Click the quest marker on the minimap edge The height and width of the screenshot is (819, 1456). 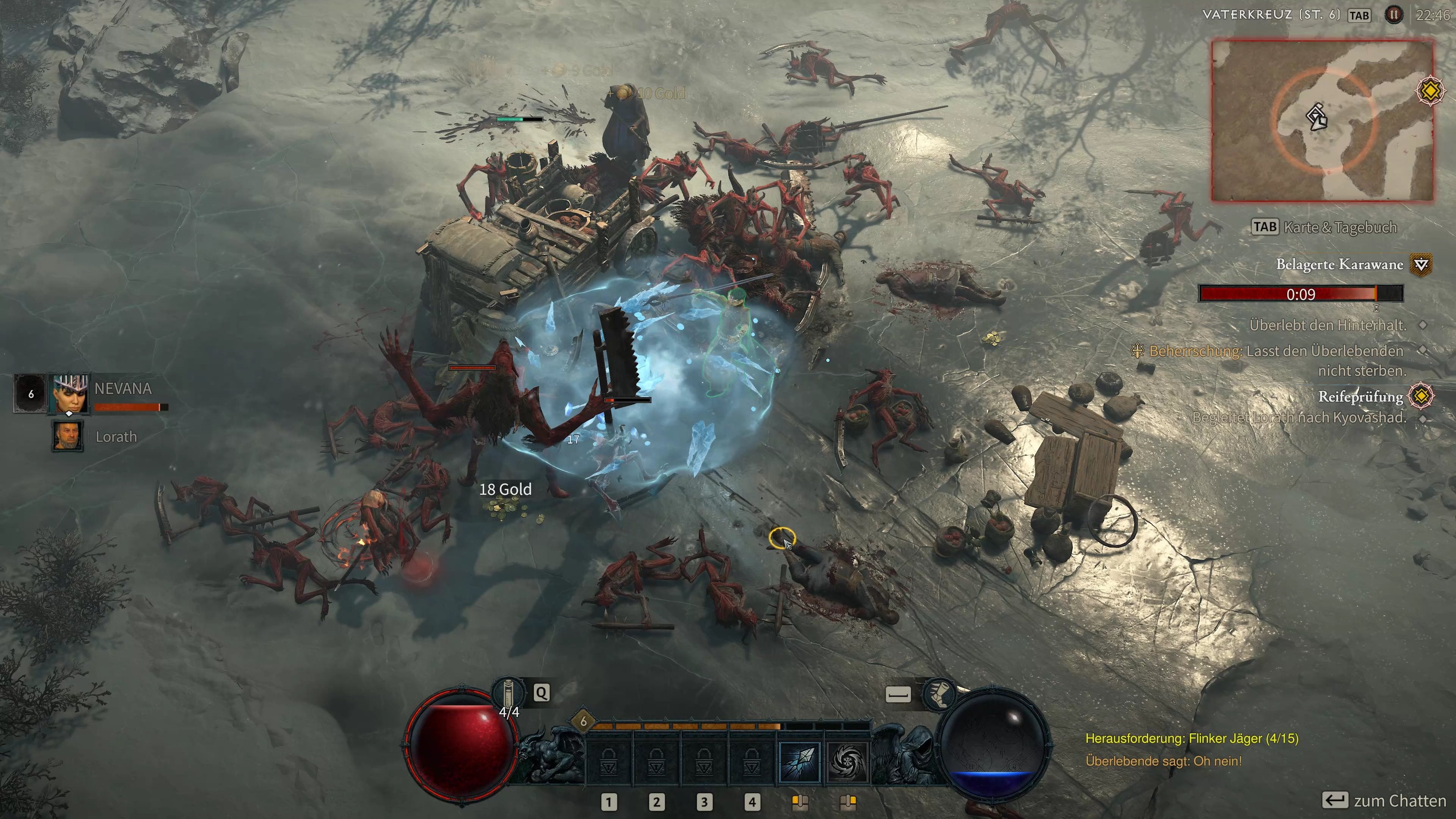coord(1431,91)
